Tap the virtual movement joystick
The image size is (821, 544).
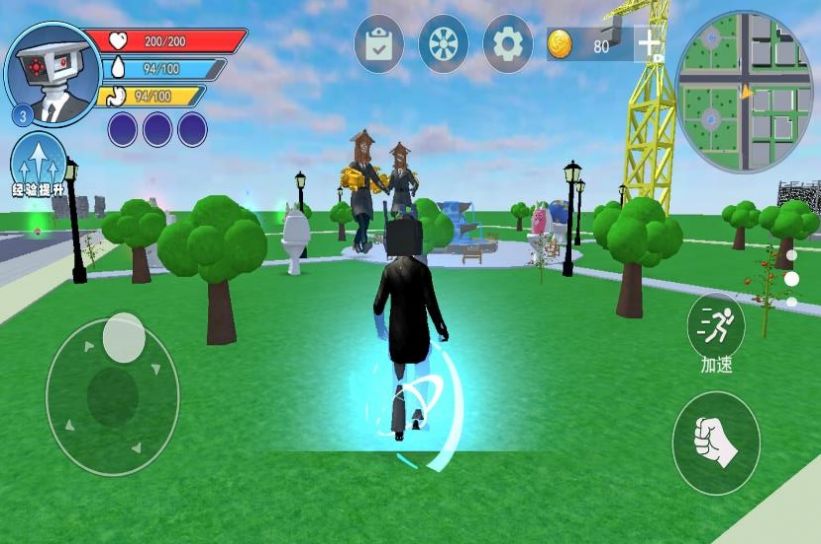click(112, 395)
